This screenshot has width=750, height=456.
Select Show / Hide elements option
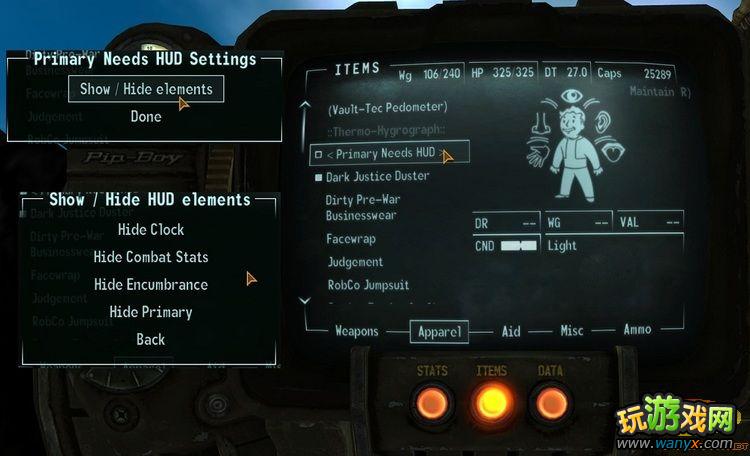tap(146, 89)
